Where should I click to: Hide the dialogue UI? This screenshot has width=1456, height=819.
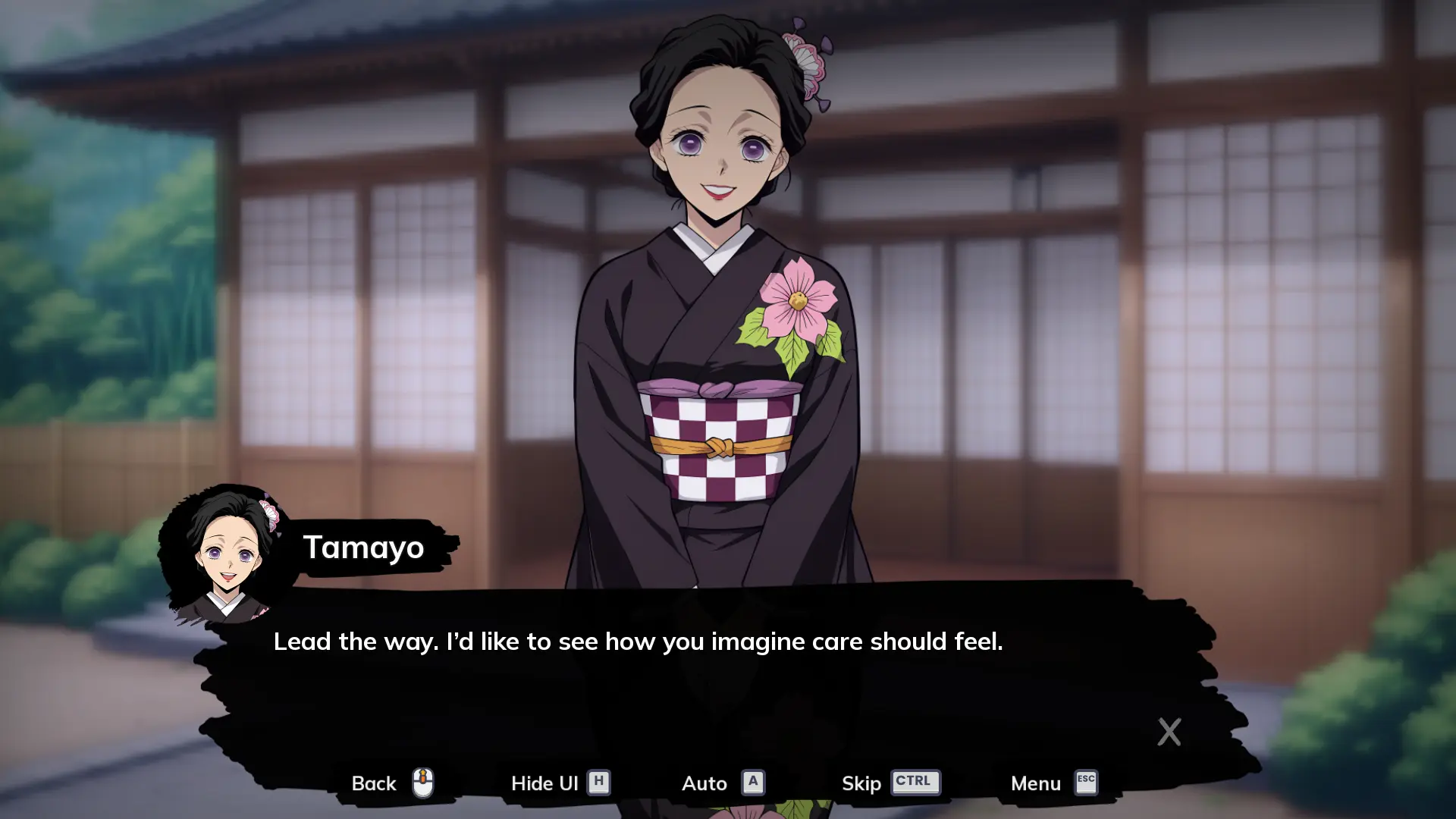(560, 783)
